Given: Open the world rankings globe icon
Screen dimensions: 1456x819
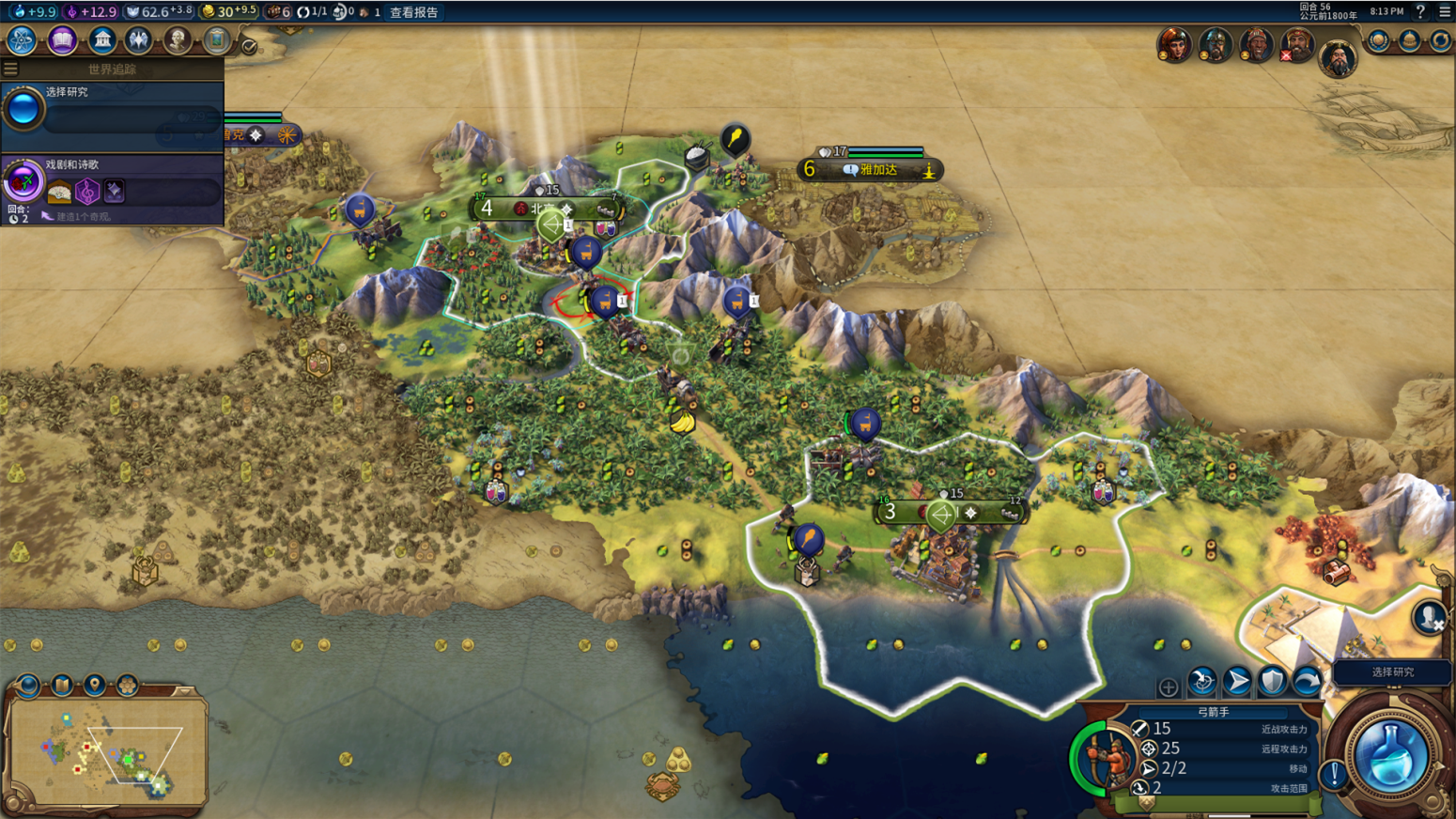Looking at the screenshot, I should pyautogui.click(x=1378, y=40).
